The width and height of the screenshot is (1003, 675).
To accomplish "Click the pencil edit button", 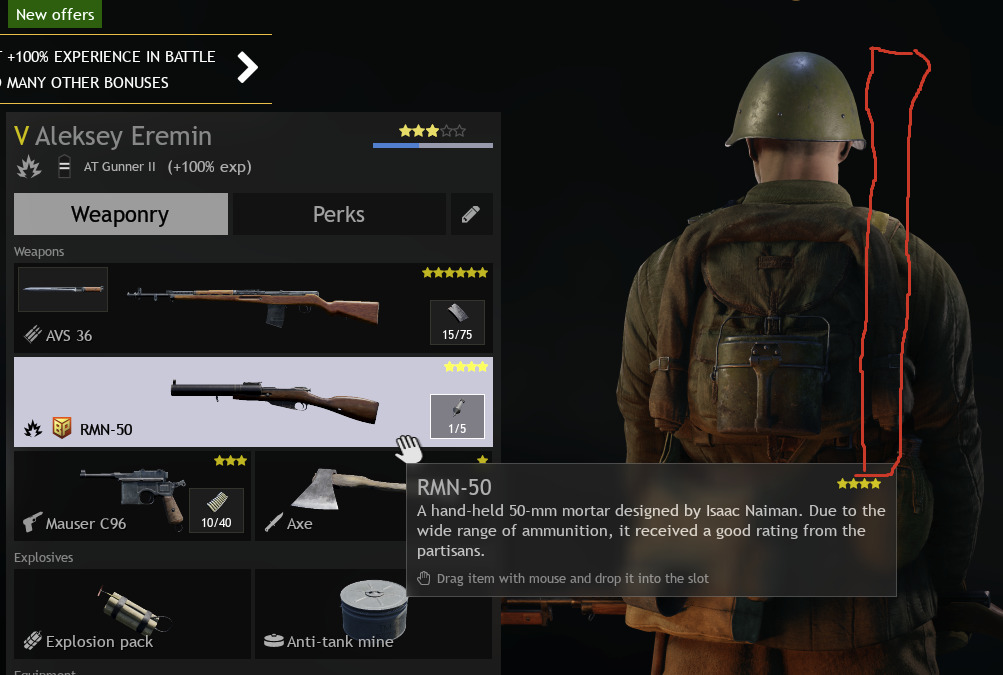I will pos(471,214).
